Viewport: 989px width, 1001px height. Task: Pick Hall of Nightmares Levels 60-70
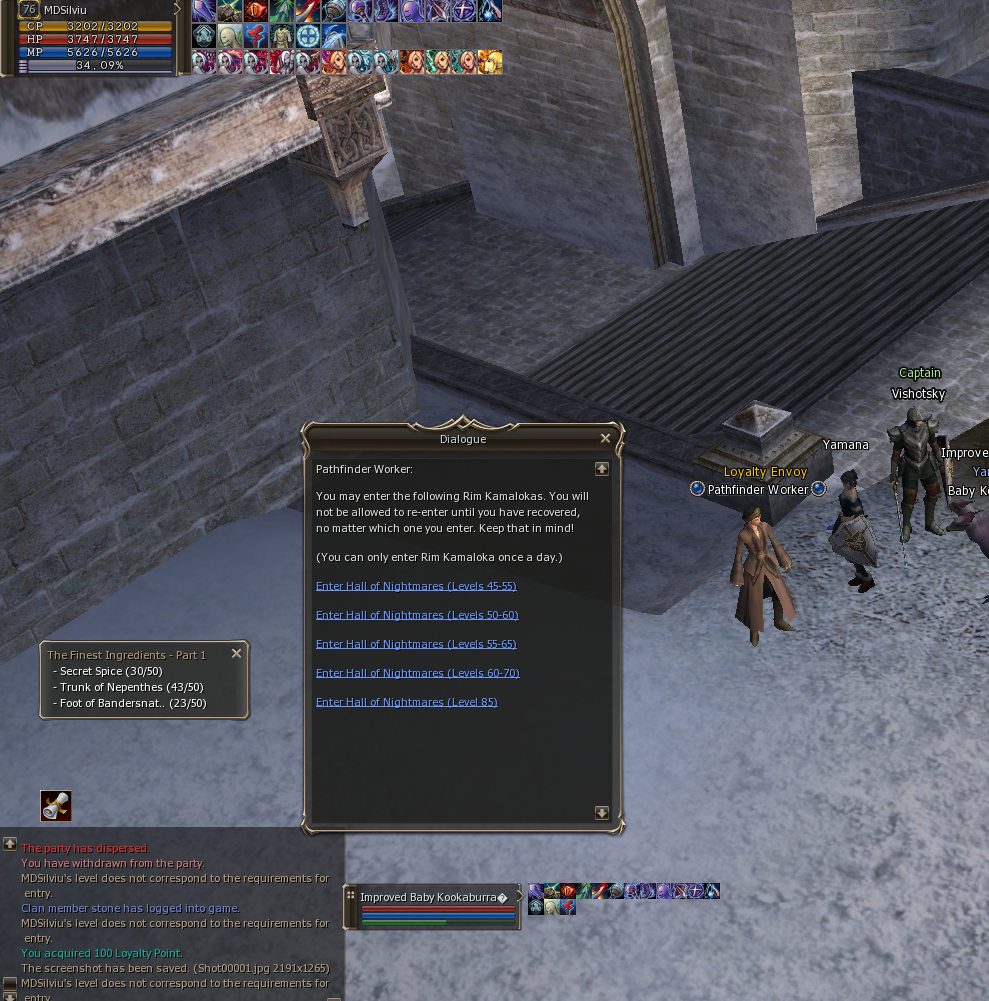click(417, 673)
